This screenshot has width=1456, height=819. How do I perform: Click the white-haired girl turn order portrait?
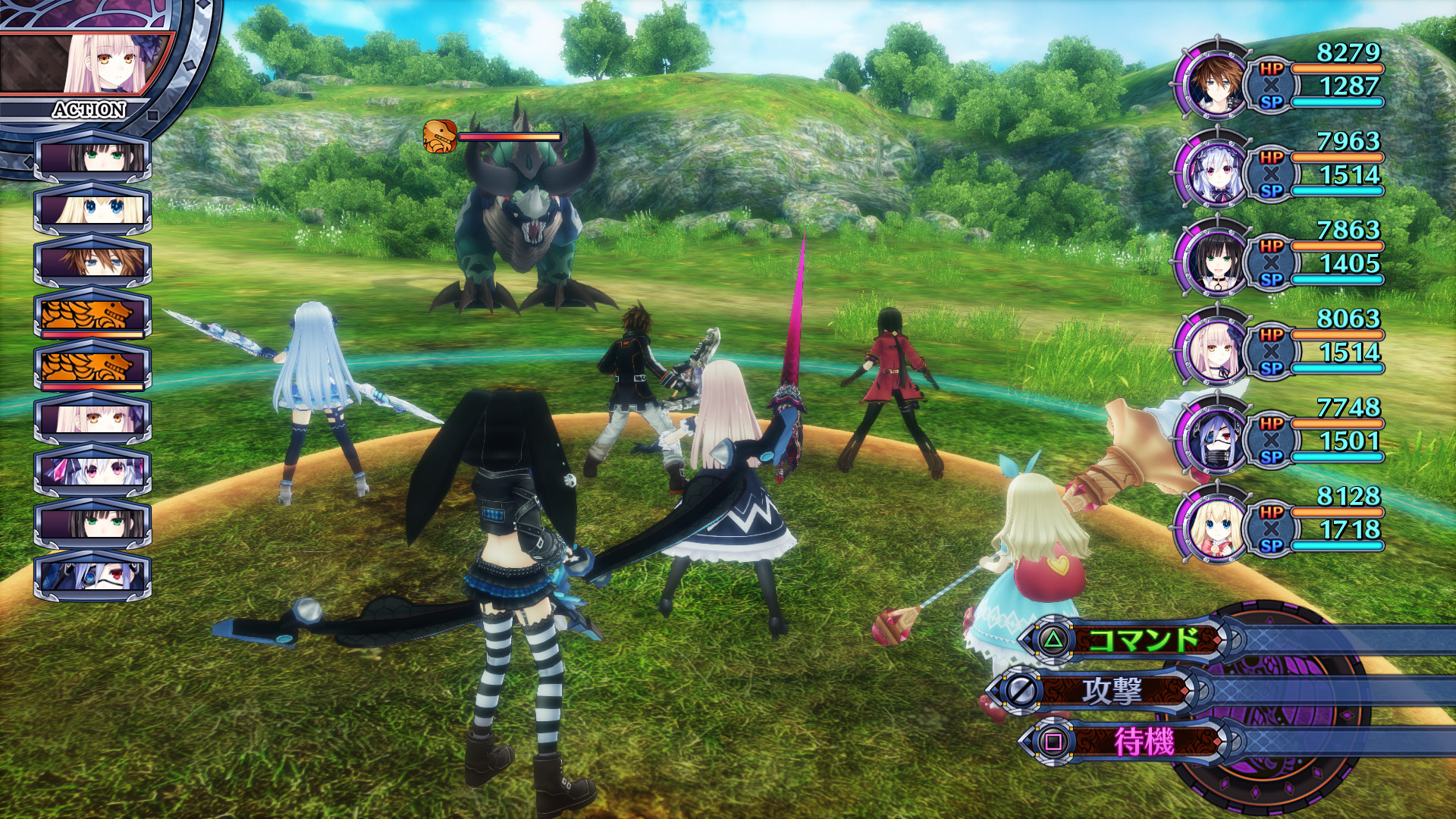pyautogui.click(x=93, y=472)
